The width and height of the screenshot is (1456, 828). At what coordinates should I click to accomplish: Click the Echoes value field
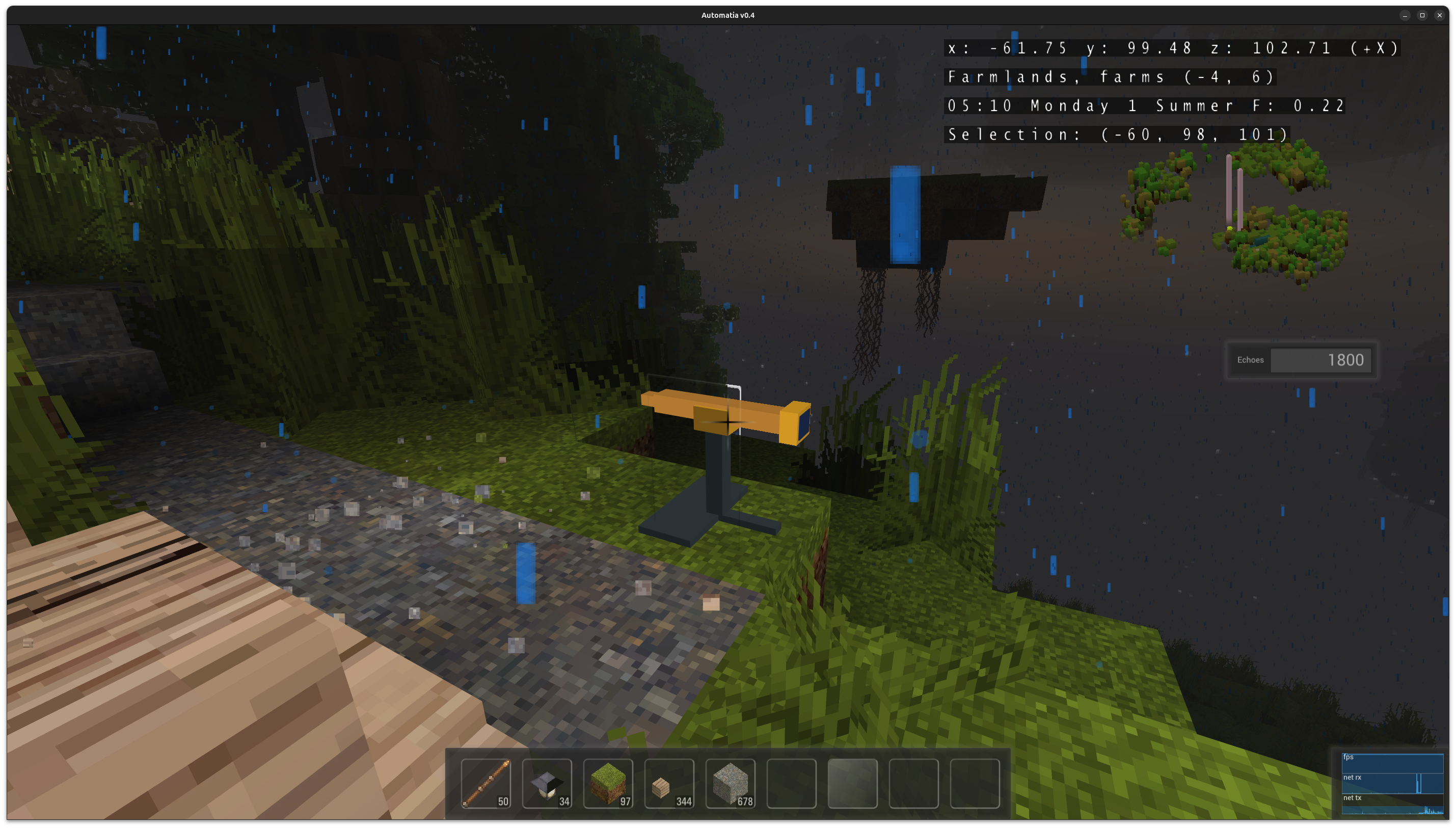(1320, 360)
